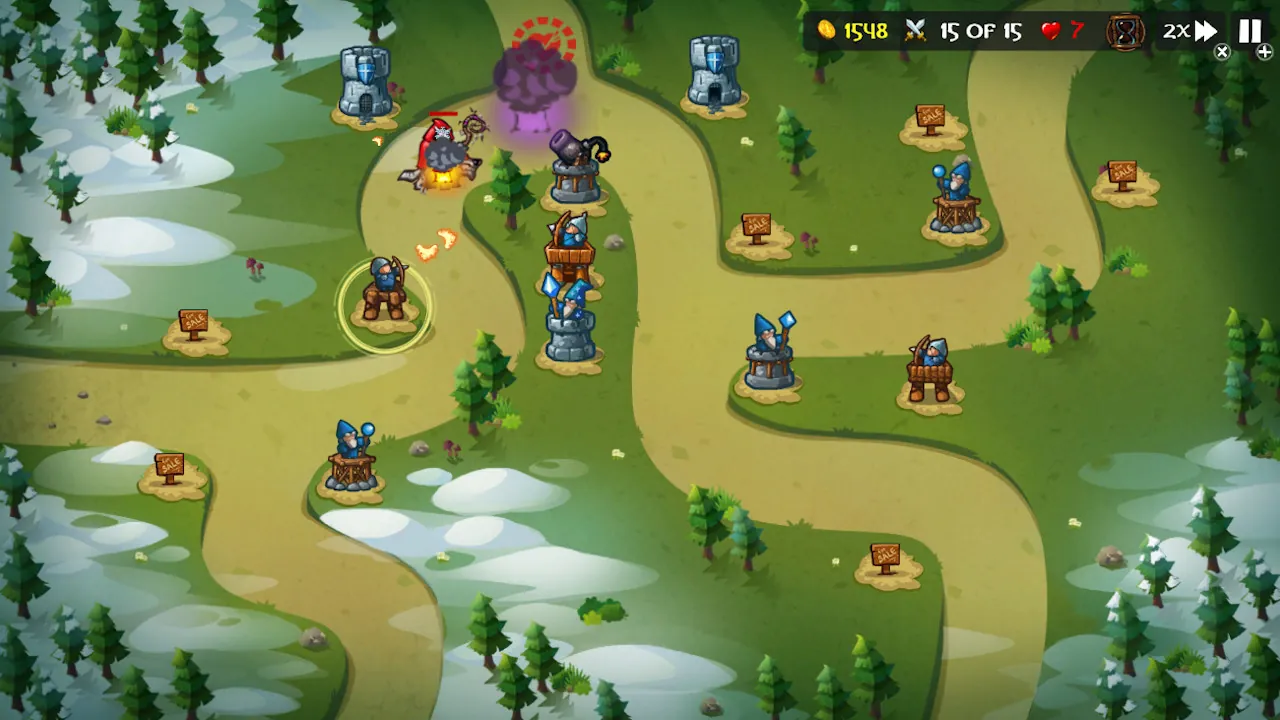Select the hourglass icon in the HUD

tap(1124, 31)
